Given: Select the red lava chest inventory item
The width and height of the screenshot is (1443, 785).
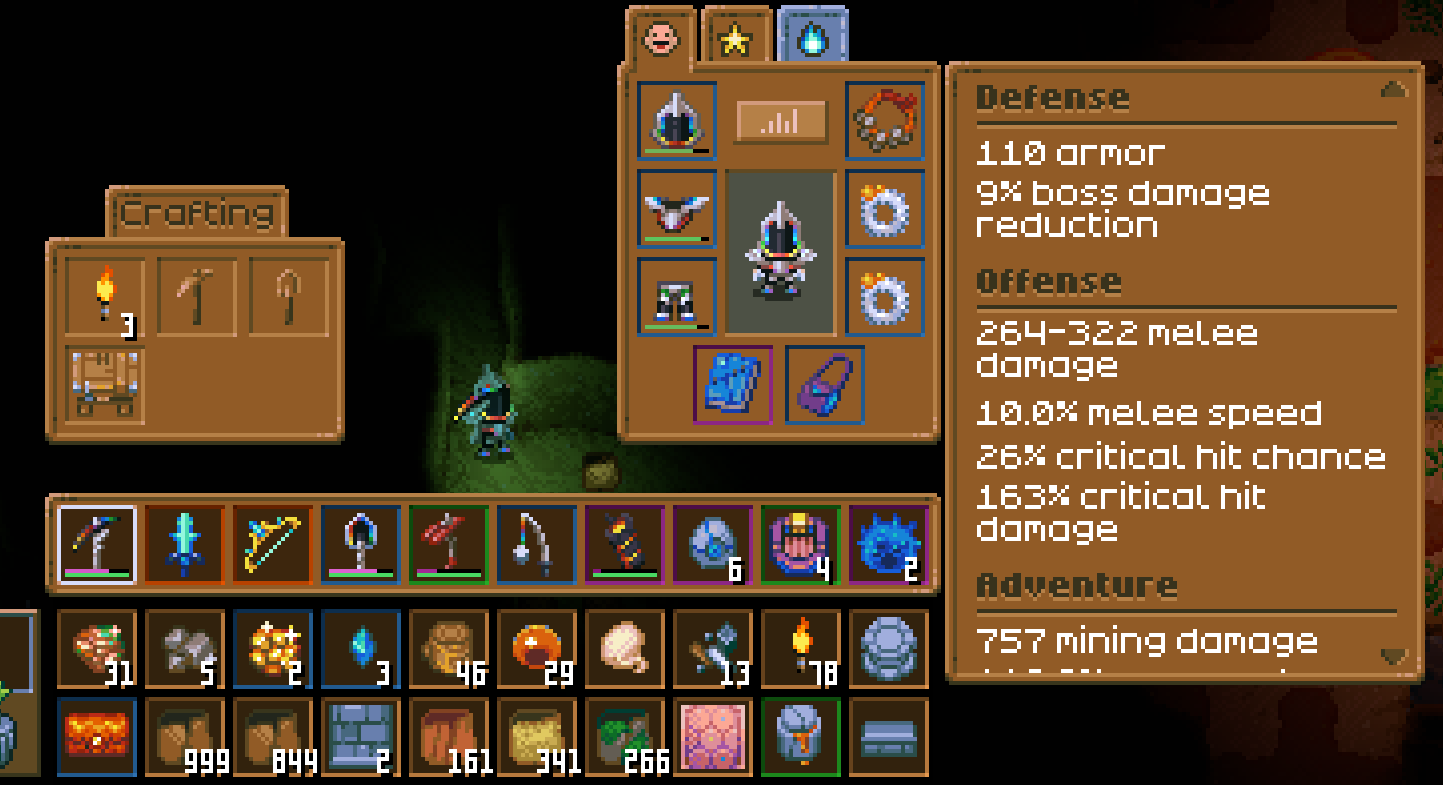Looking at the screenshot, I should [97, 738].
